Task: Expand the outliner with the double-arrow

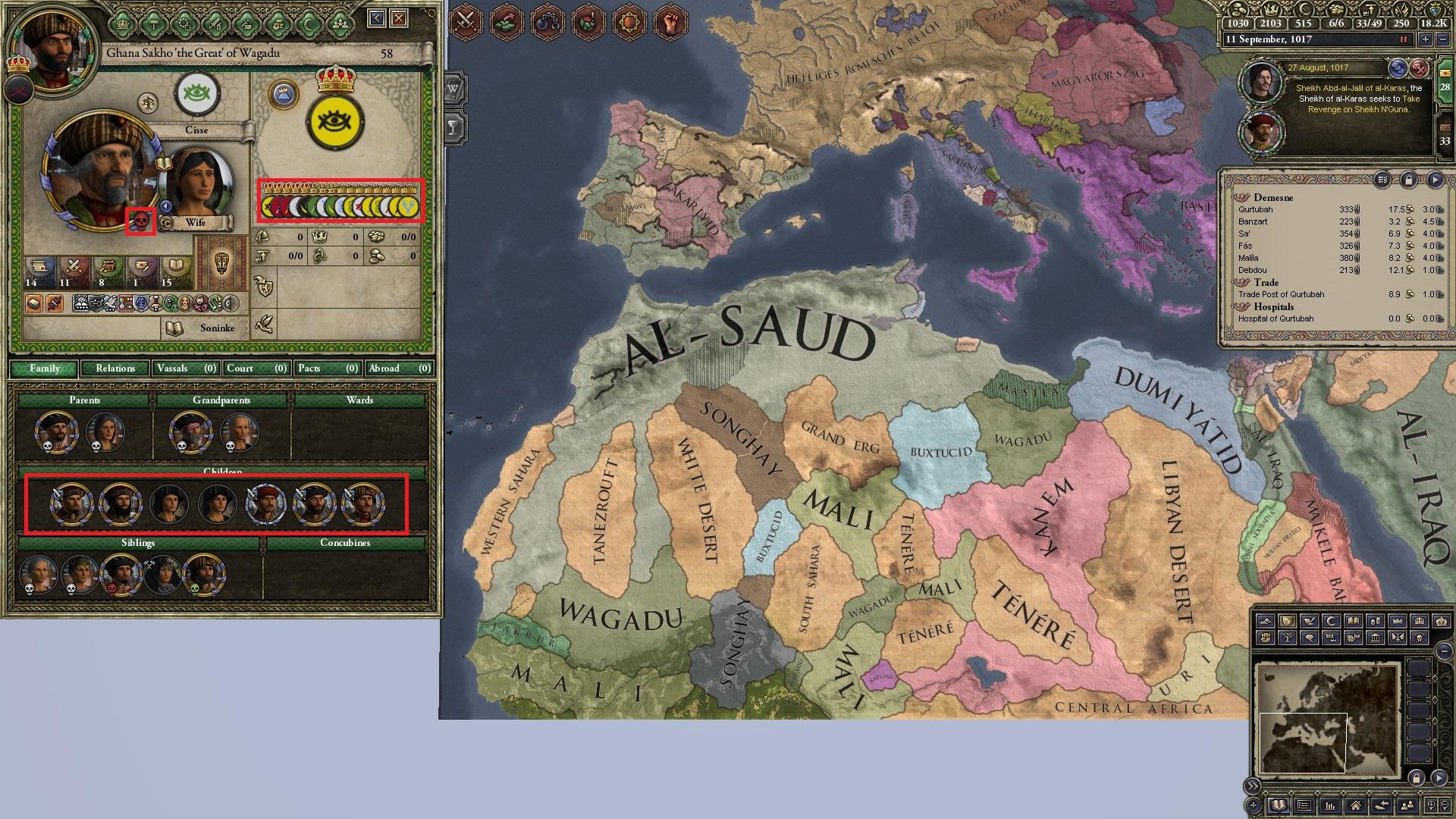Action: (x=1254, y=786)
